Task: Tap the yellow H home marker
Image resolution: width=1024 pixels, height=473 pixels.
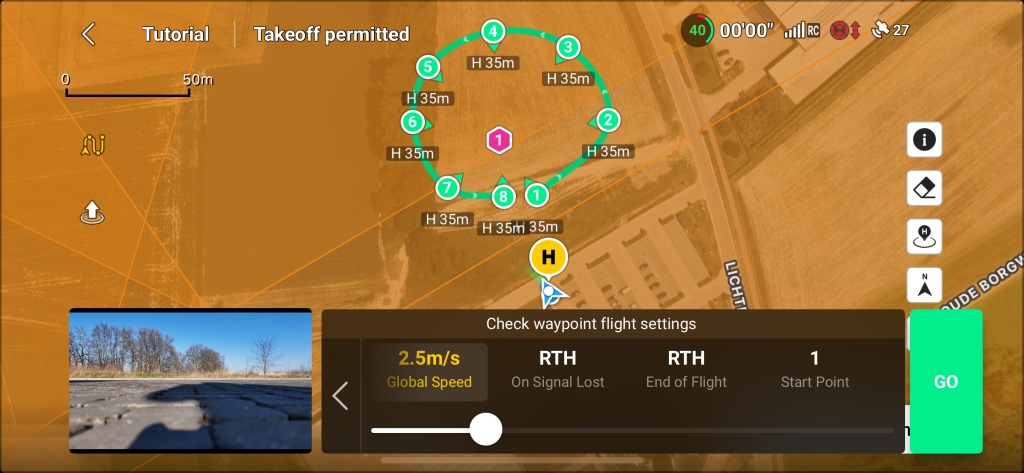Action: click(548, 257)
